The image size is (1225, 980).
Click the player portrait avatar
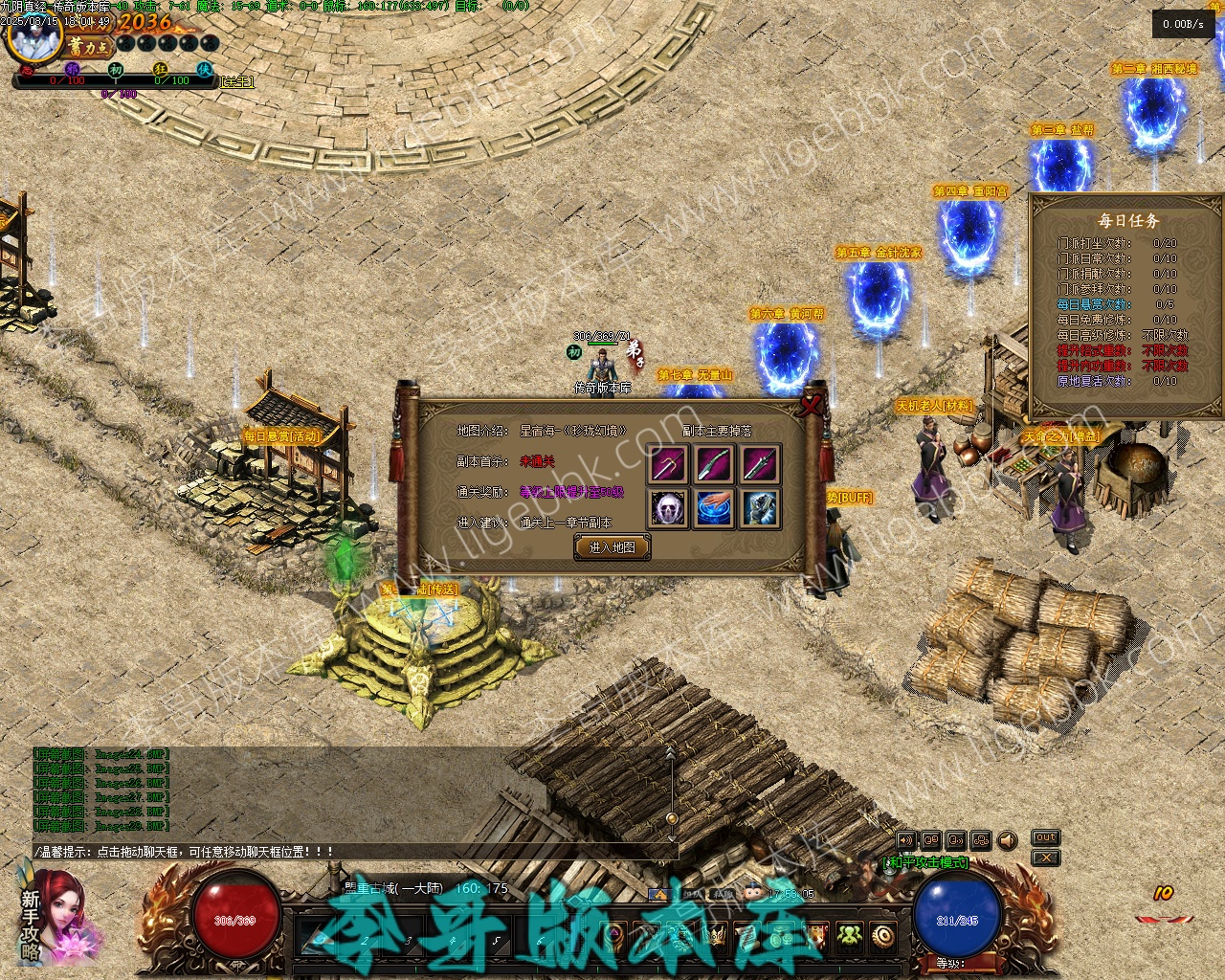[x=33, y=33]
